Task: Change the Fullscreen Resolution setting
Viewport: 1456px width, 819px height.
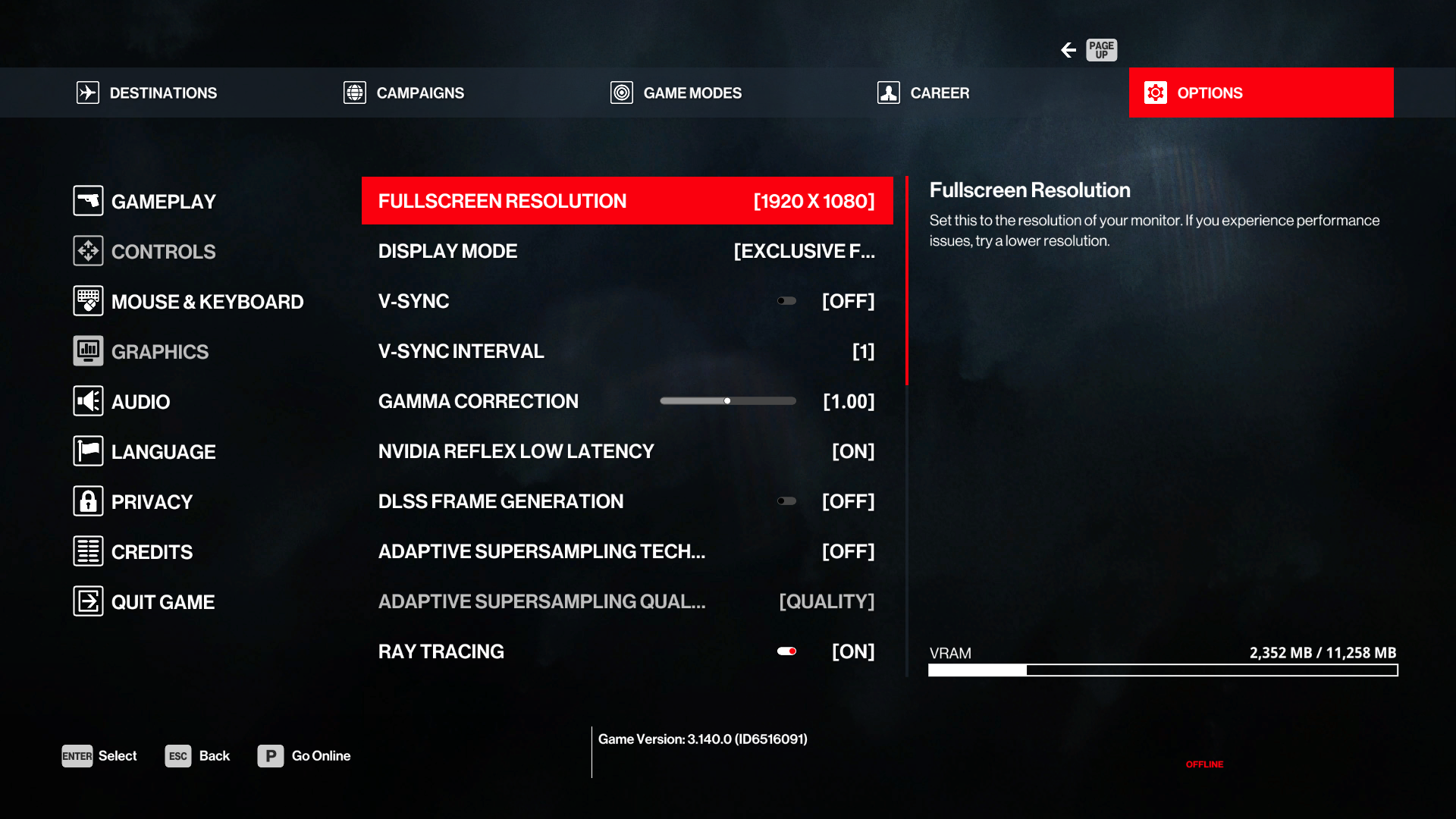Action: pyautogui.click(x=626, y=201)
